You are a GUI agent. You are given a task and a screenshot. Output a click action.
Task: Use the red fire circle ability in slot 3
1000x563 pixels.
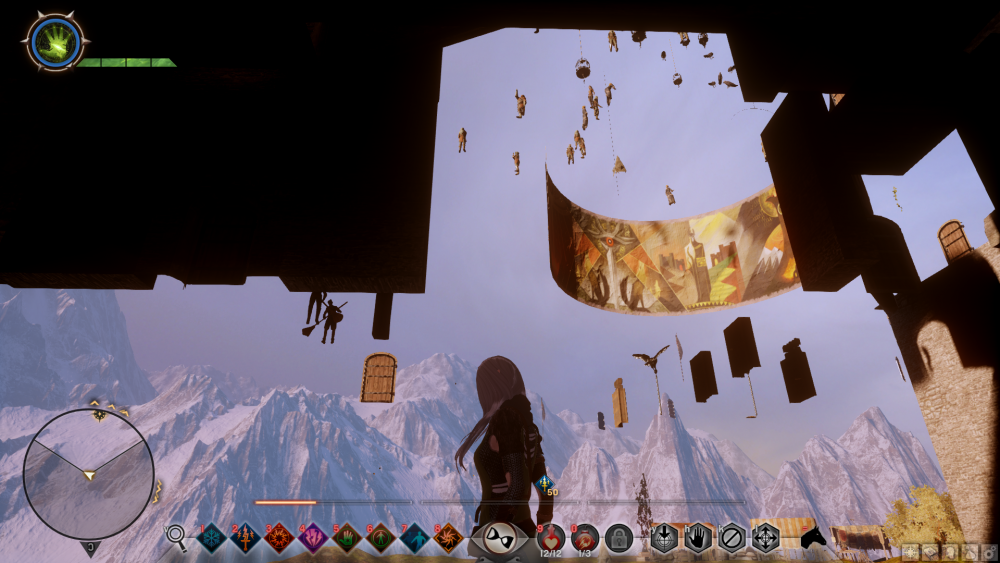click(x=279, y=538)
